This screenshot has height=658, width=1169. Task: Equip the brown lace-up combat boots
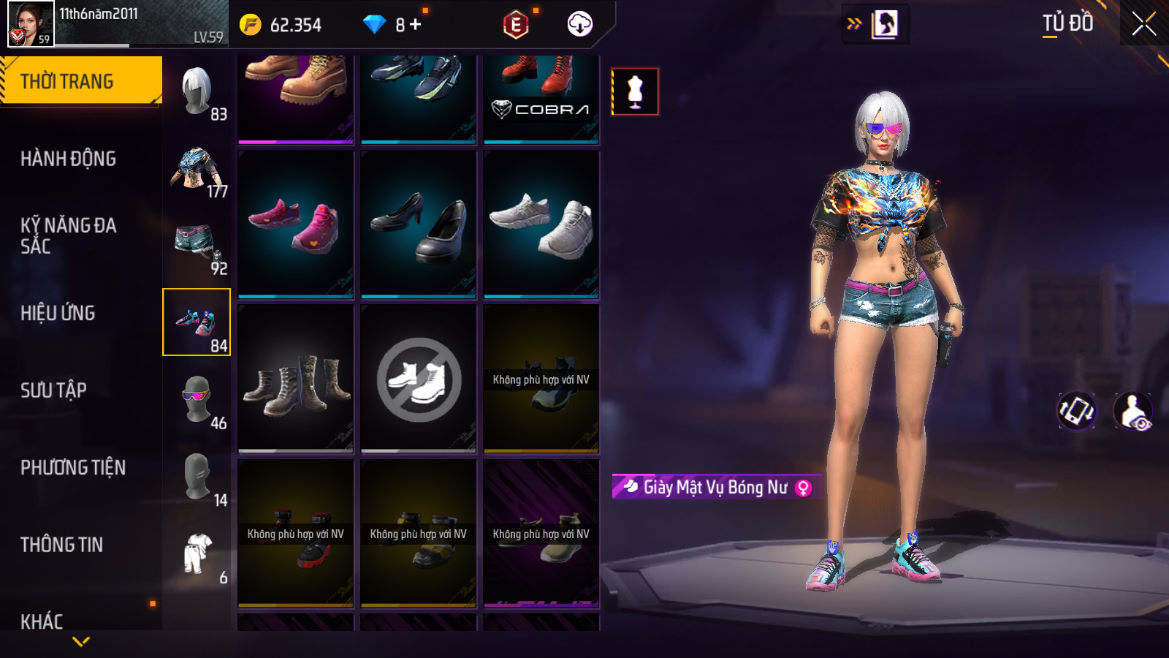[296, 378]
